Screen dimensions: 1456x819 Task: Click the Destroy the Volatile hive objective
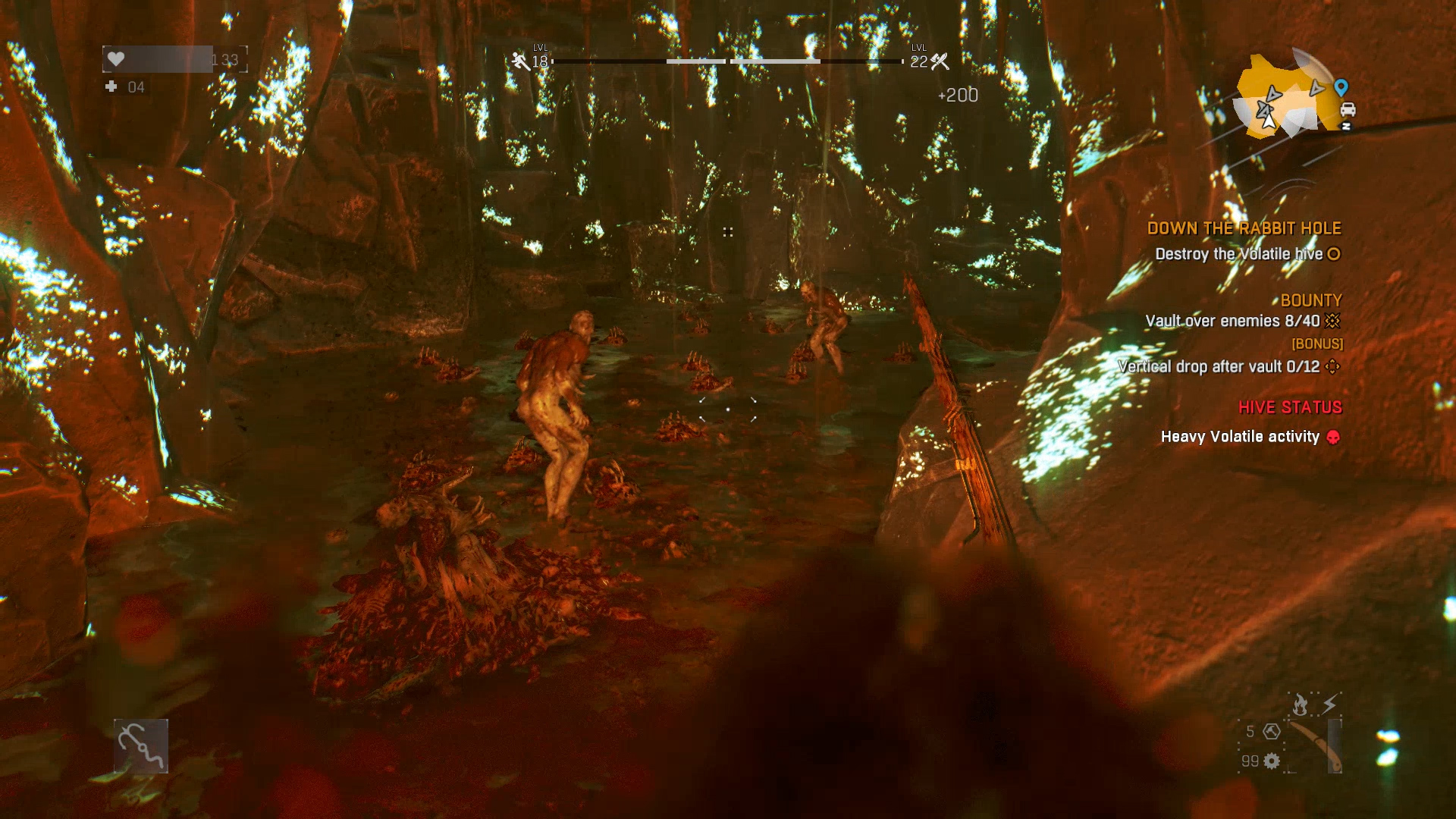1238,254
